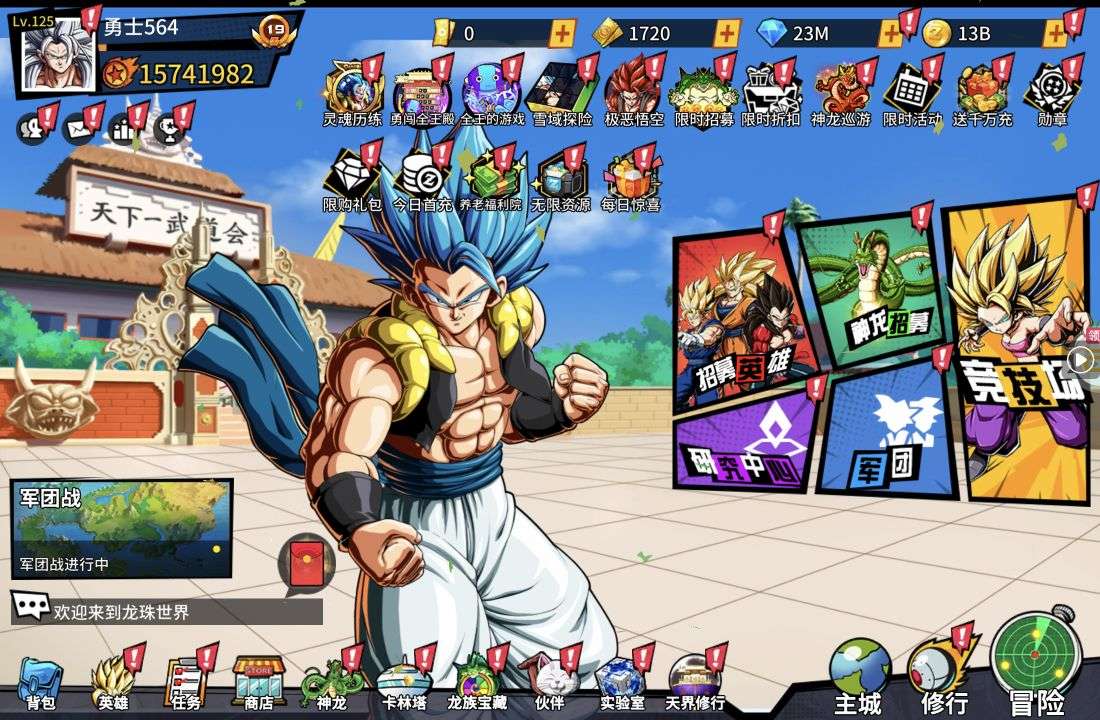Open the 实验室 laboratory
The width and height of the screenshot is (1100, 720).
pyautogui.click(x=621, y=682)
